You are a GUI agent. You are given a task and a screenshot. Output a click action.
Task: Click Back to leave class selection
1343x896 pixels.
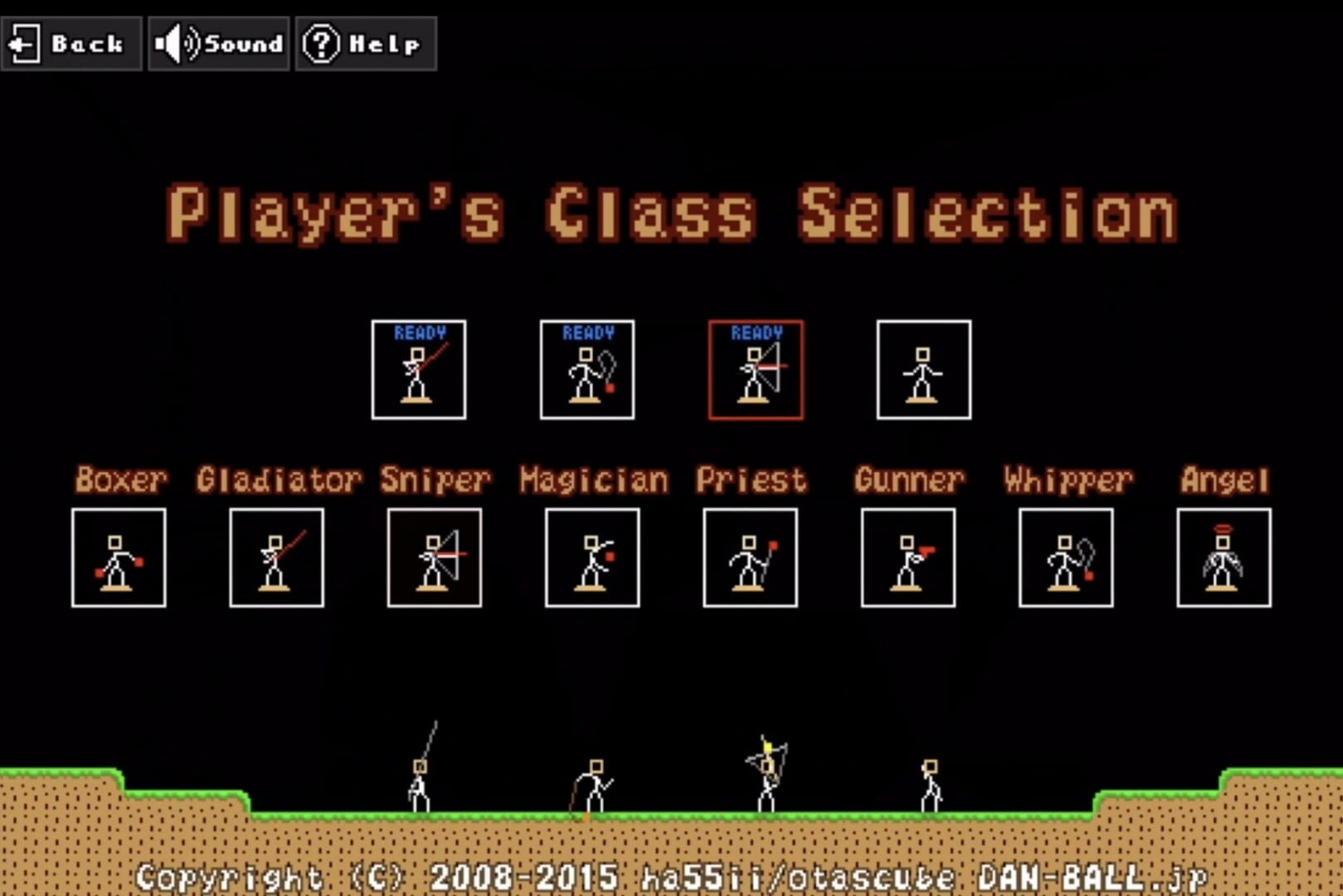coord(71,43)
